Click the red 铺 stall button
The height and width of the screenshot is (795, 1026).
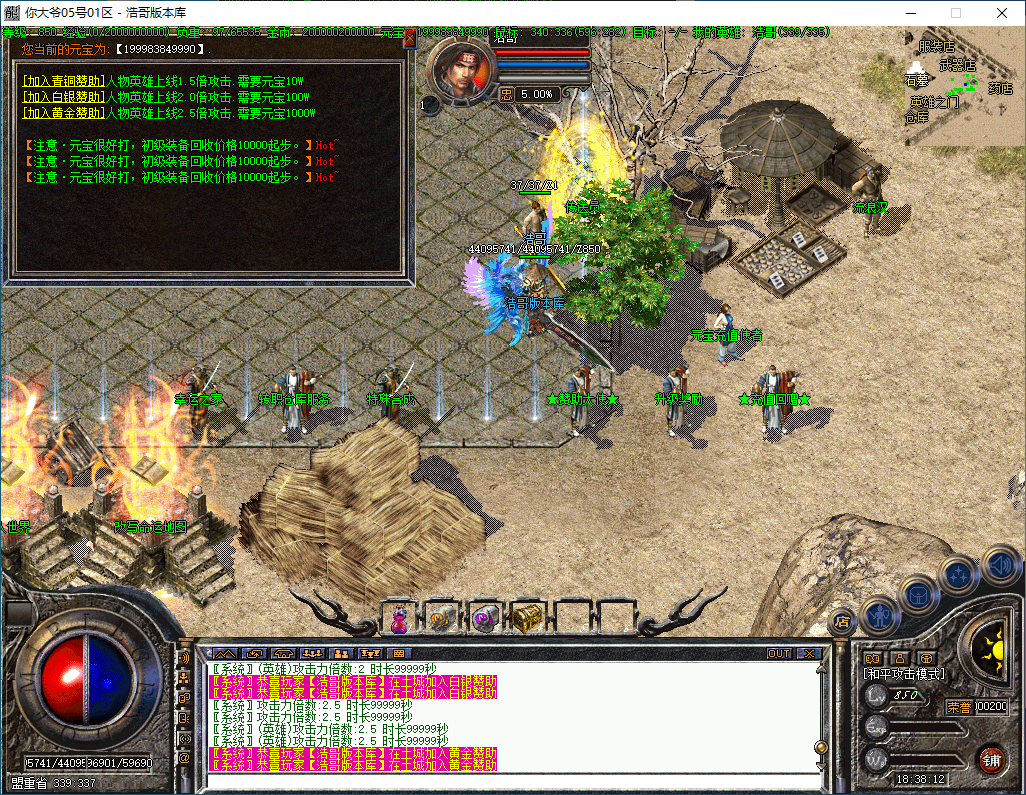(x=992, y=758)
